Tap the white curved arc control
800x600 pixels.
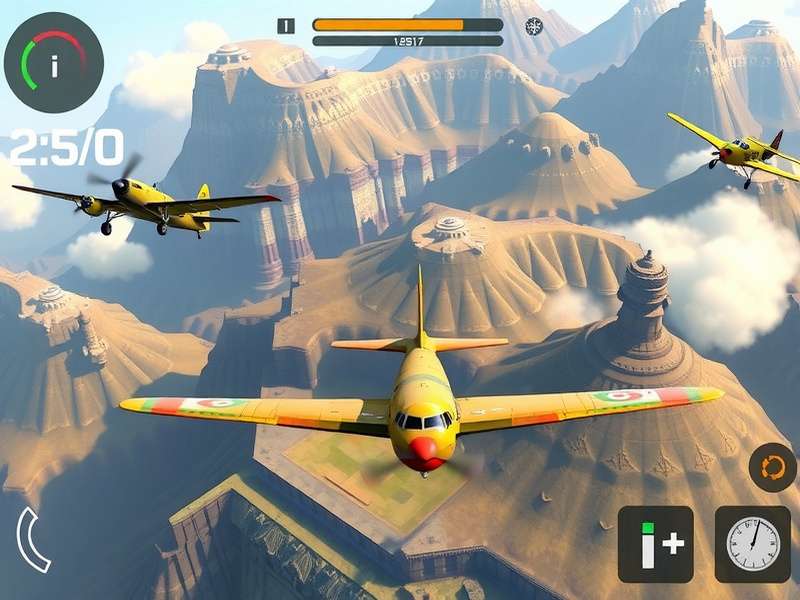31,540
